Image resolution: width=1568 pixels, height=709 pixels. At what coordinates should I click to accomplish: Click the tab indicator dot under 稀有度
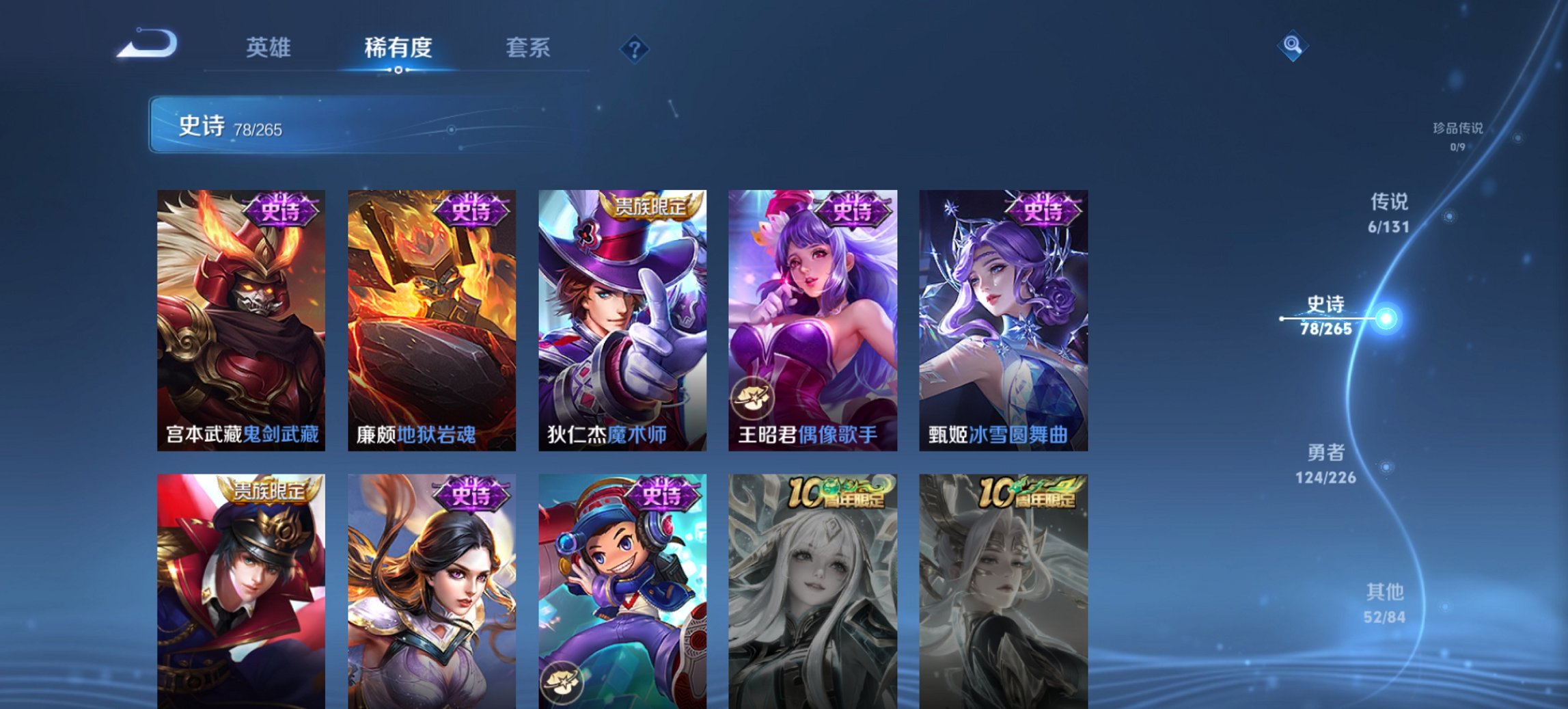[398, 70]
